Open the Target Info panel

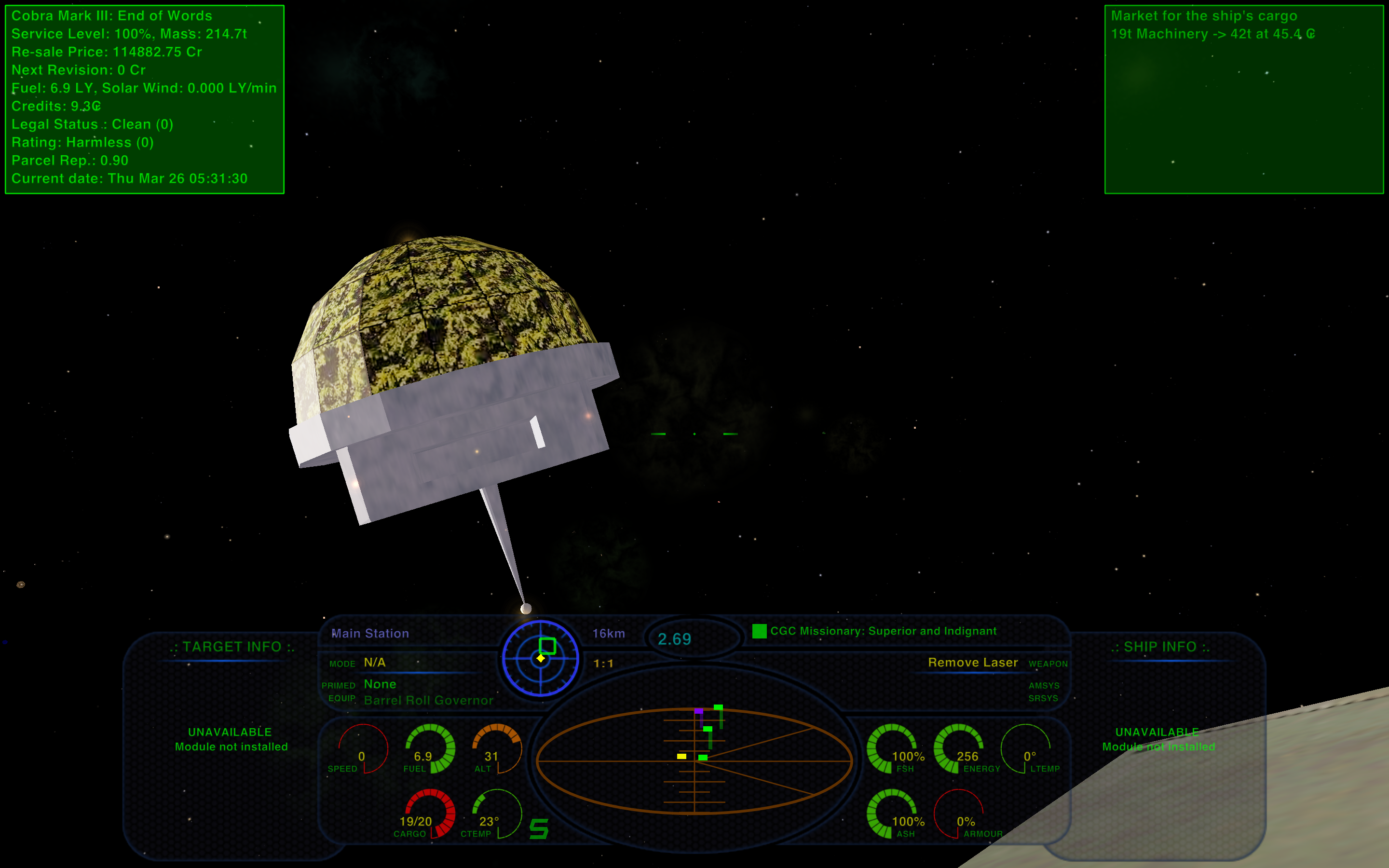(232, 647)
